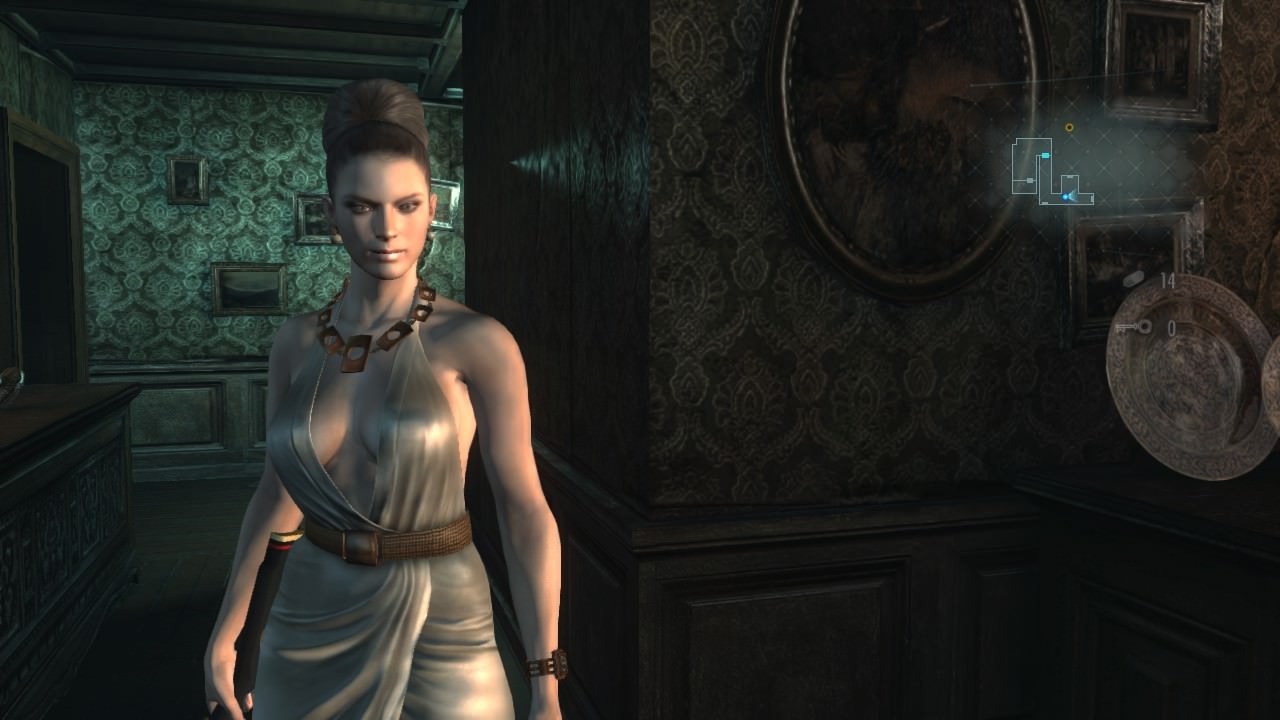This screenshot has width=1280, height=720.
Task: Click the blue player marker on the minimap
Action: pyautogui.click(x=1066, y=197)
